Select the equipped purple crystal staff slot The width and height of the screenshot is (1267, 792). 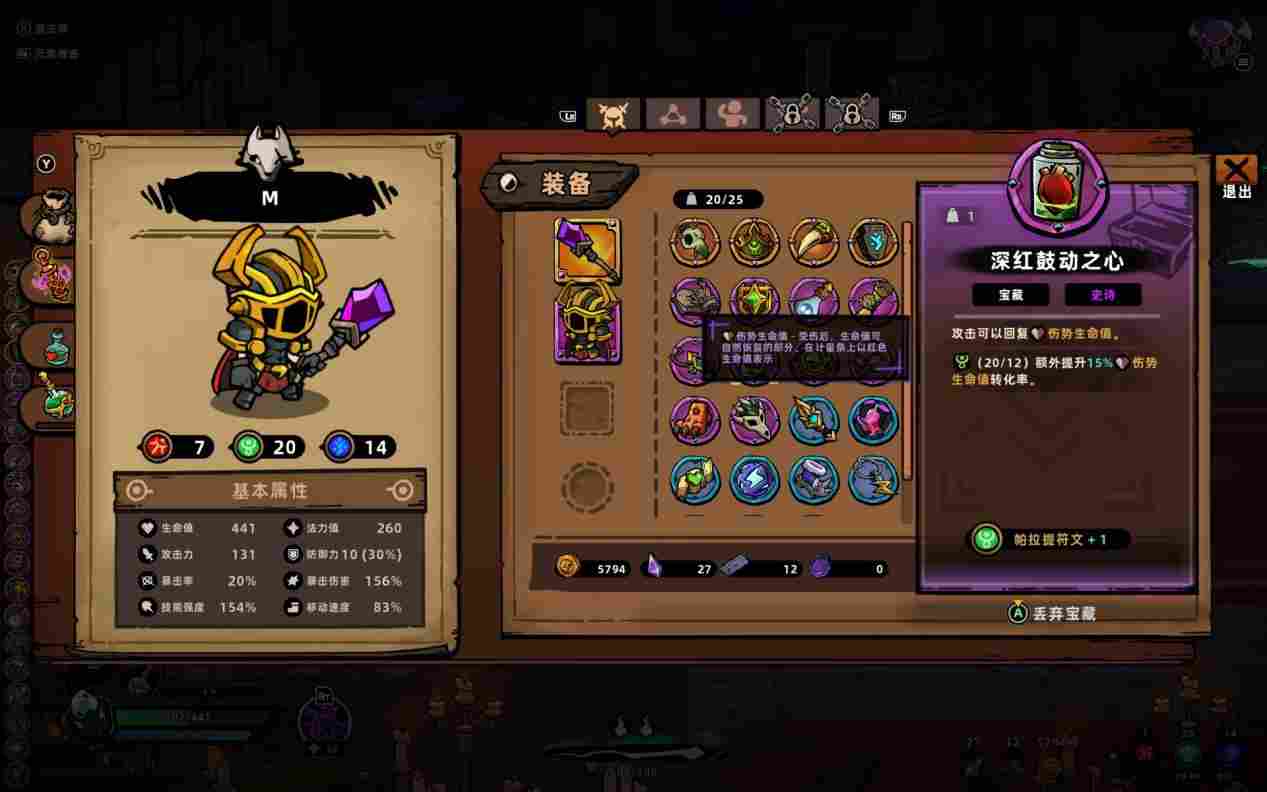click(587, 250)
